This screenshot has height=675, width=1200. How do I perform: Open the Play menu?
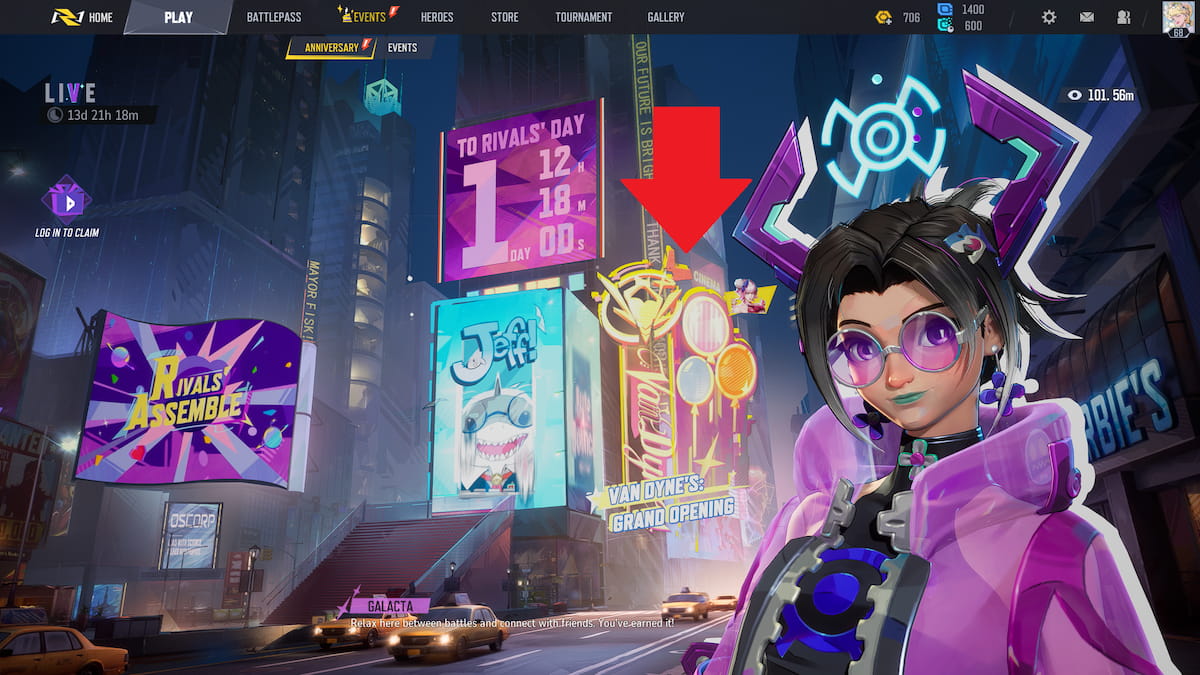[x=178, y=17]
